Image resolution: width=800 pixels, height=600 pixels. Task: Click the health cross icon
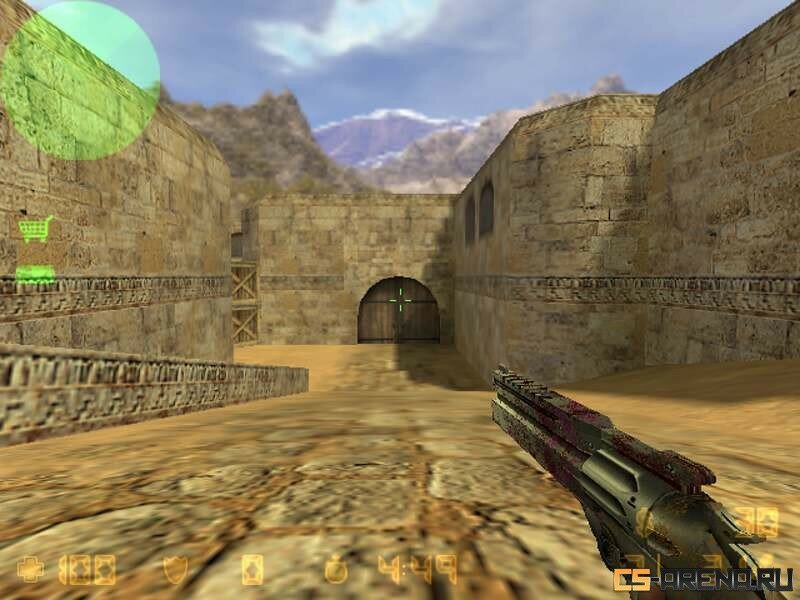click(31, 570)
